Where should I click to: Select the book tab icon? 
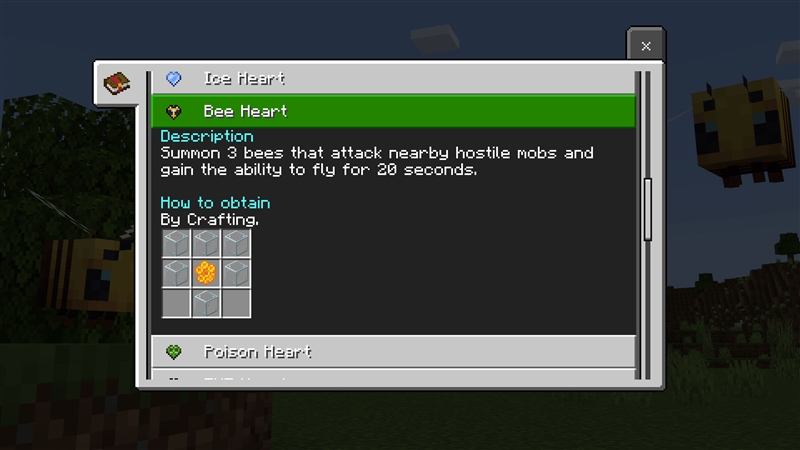[x=117, y=82]
